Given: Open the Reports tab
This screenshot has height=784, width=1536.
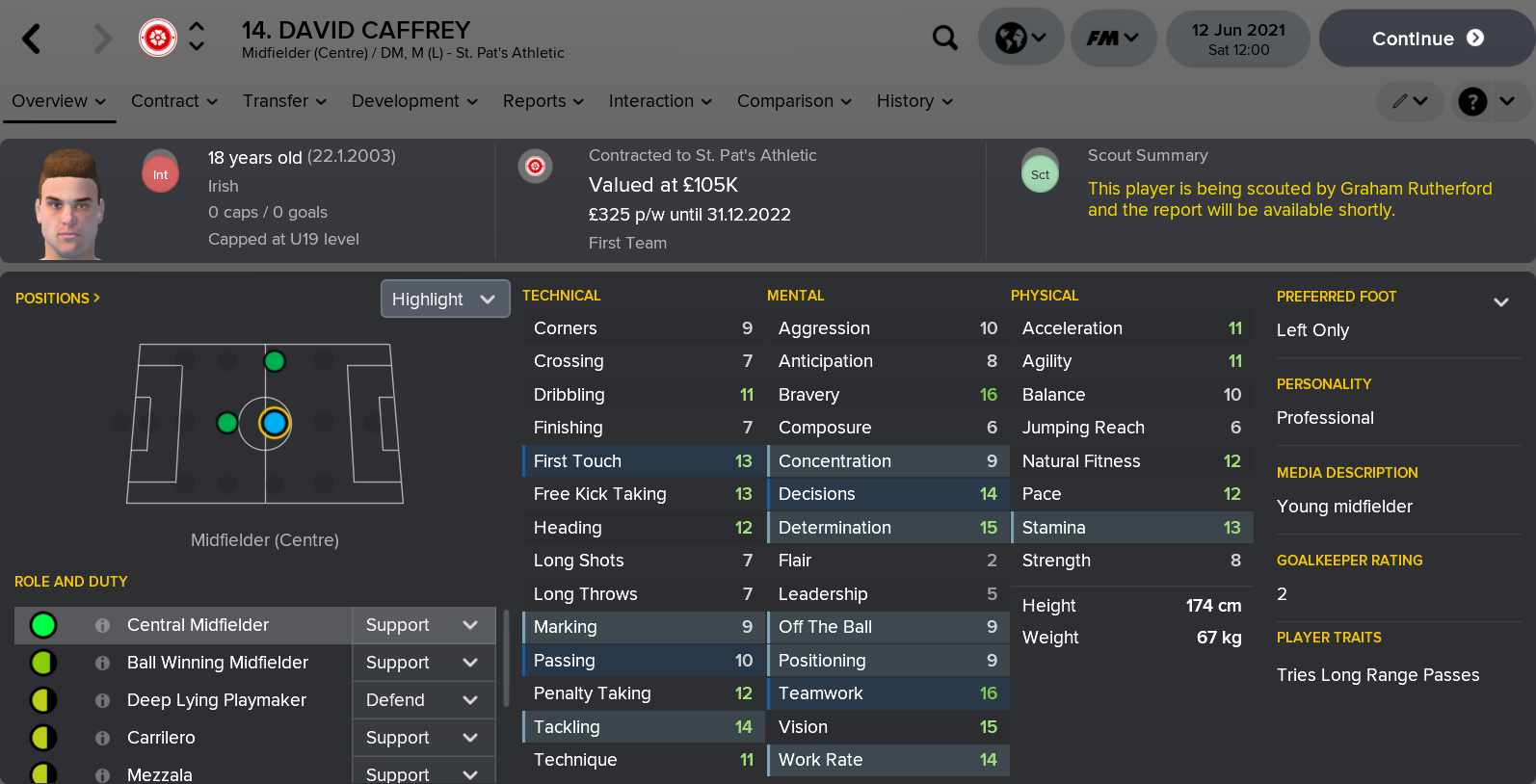Looking at the screenshot, I should coord(543,101).
